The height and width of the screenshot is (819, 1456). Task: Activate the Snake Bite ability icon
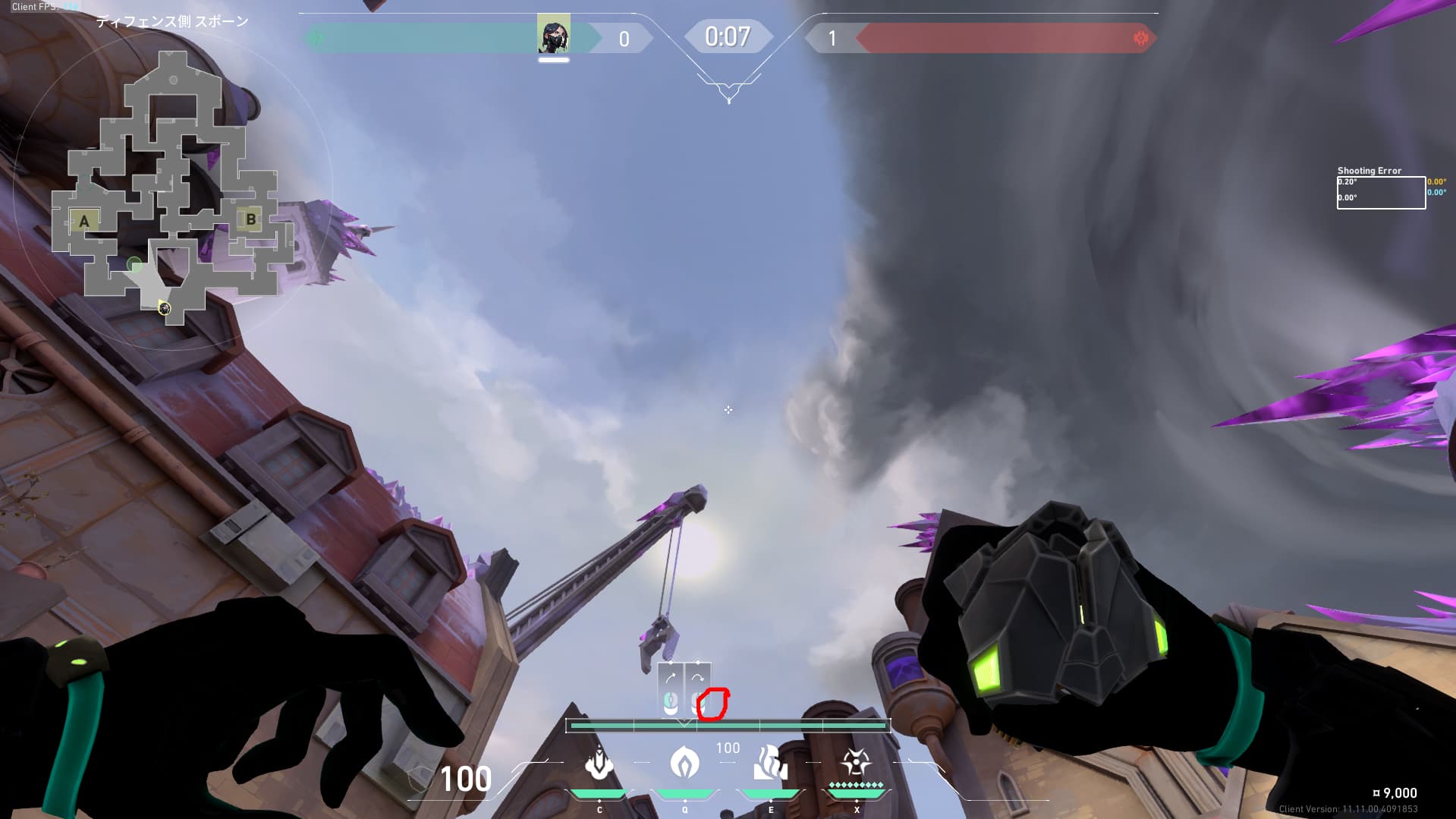pyautogui.click(x=599, y=764)
